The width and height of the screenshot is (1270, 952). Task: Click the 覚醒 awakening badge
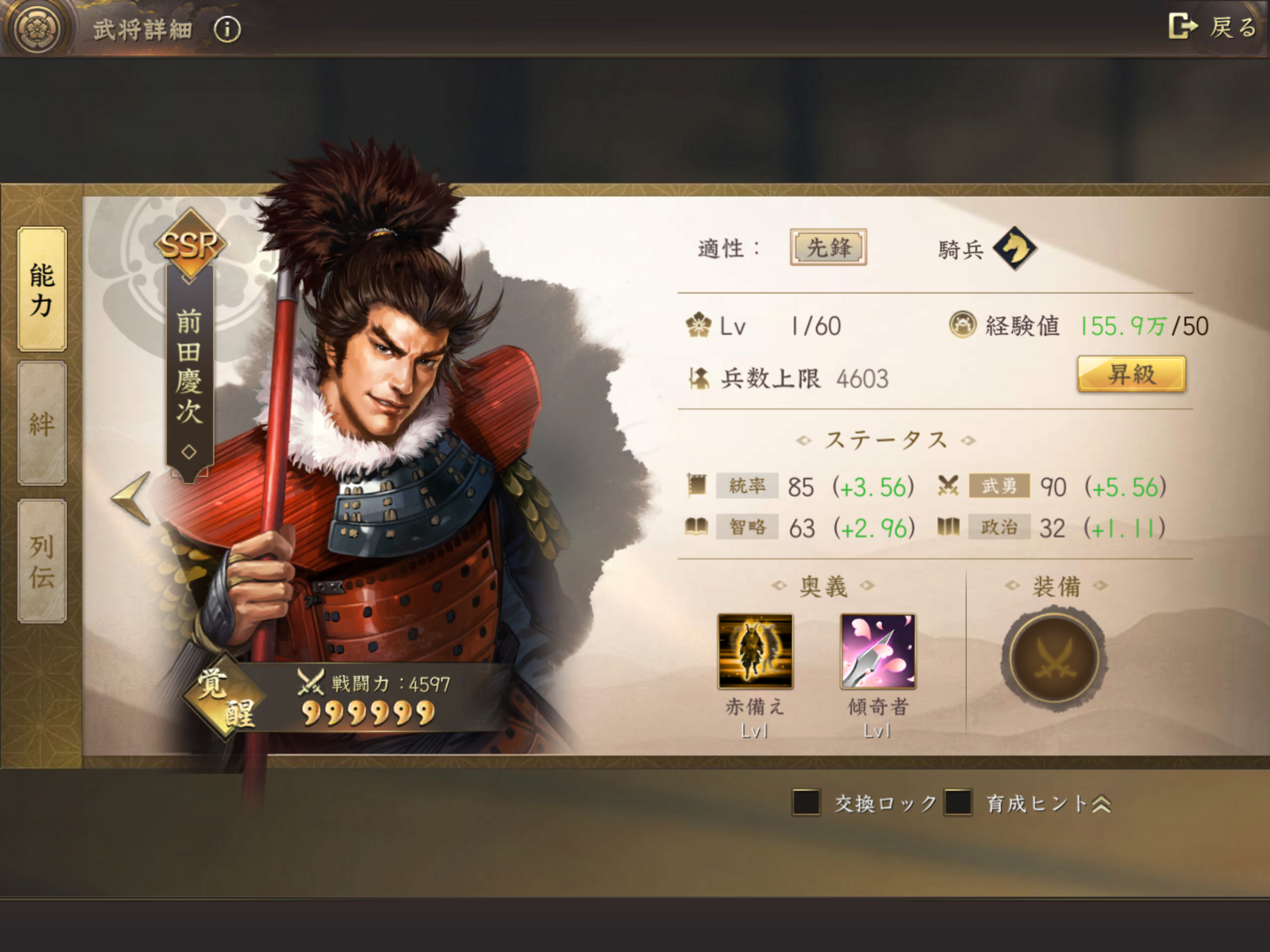(223, 697)
